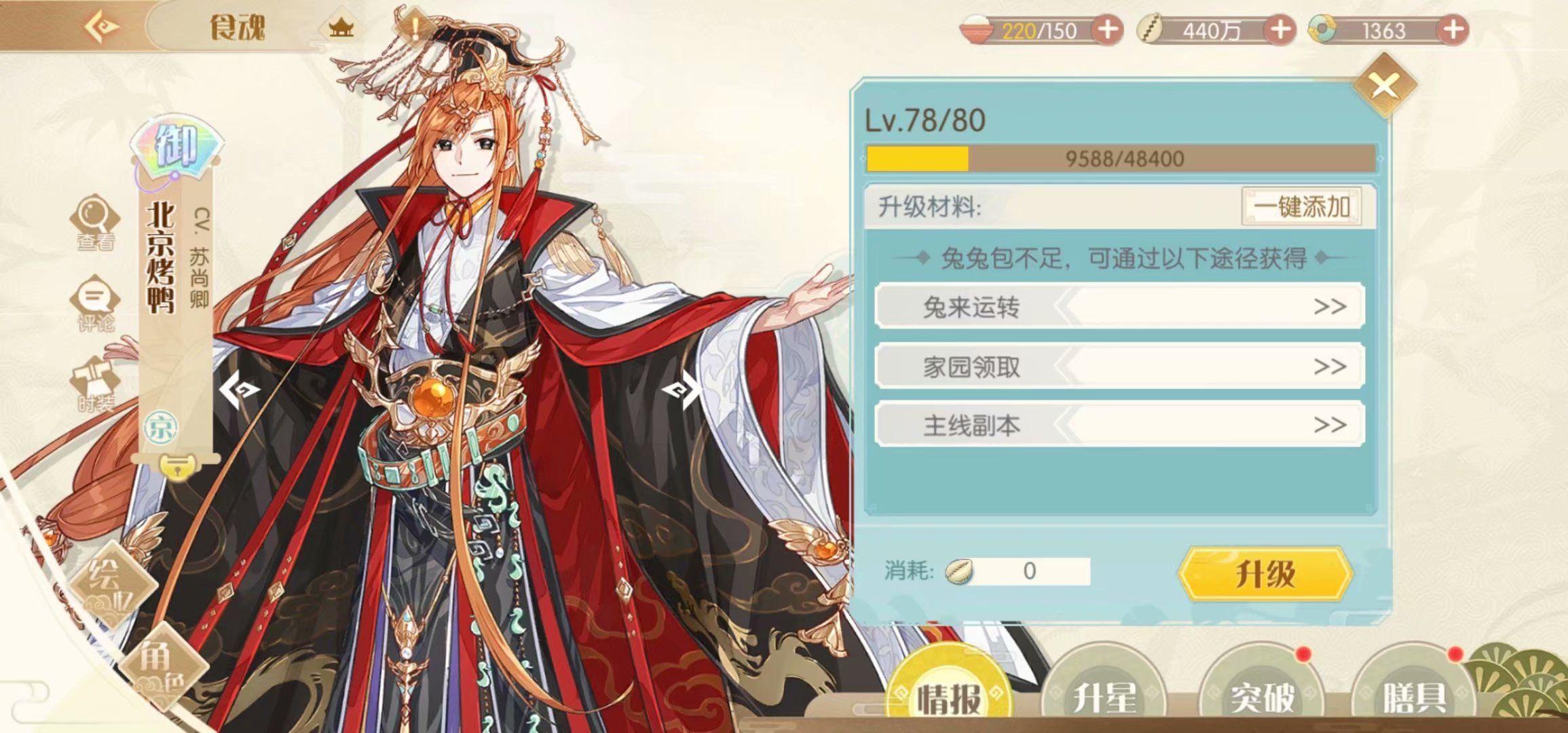Open the 升星 tab
The height and width of the screenshot is (733, 1568).
[x=1104, y=696]
